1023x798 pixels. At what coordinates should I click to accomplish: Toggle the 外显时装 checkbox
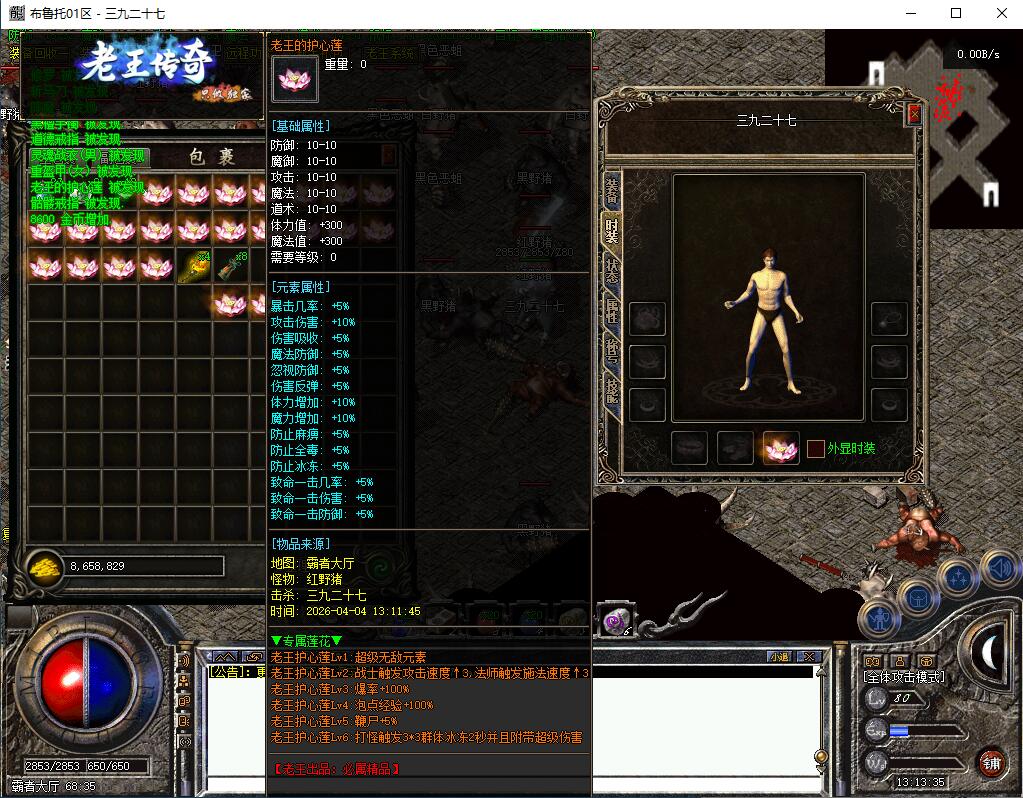coord(816,449)
